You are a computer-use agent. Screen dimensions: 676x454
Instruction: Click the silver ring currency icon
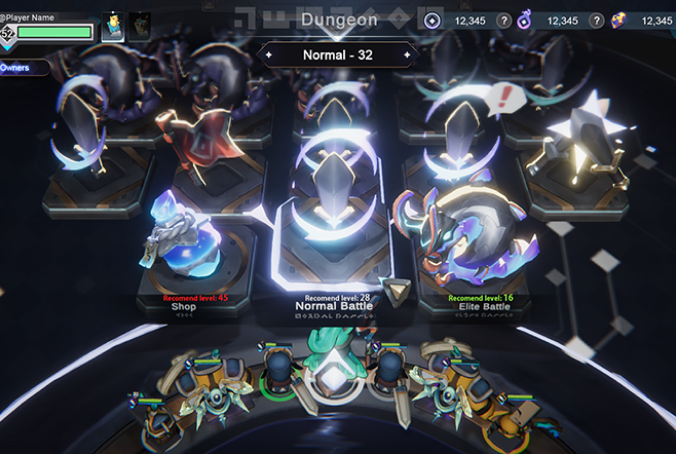pyautogui.click(x=432, y=21)
